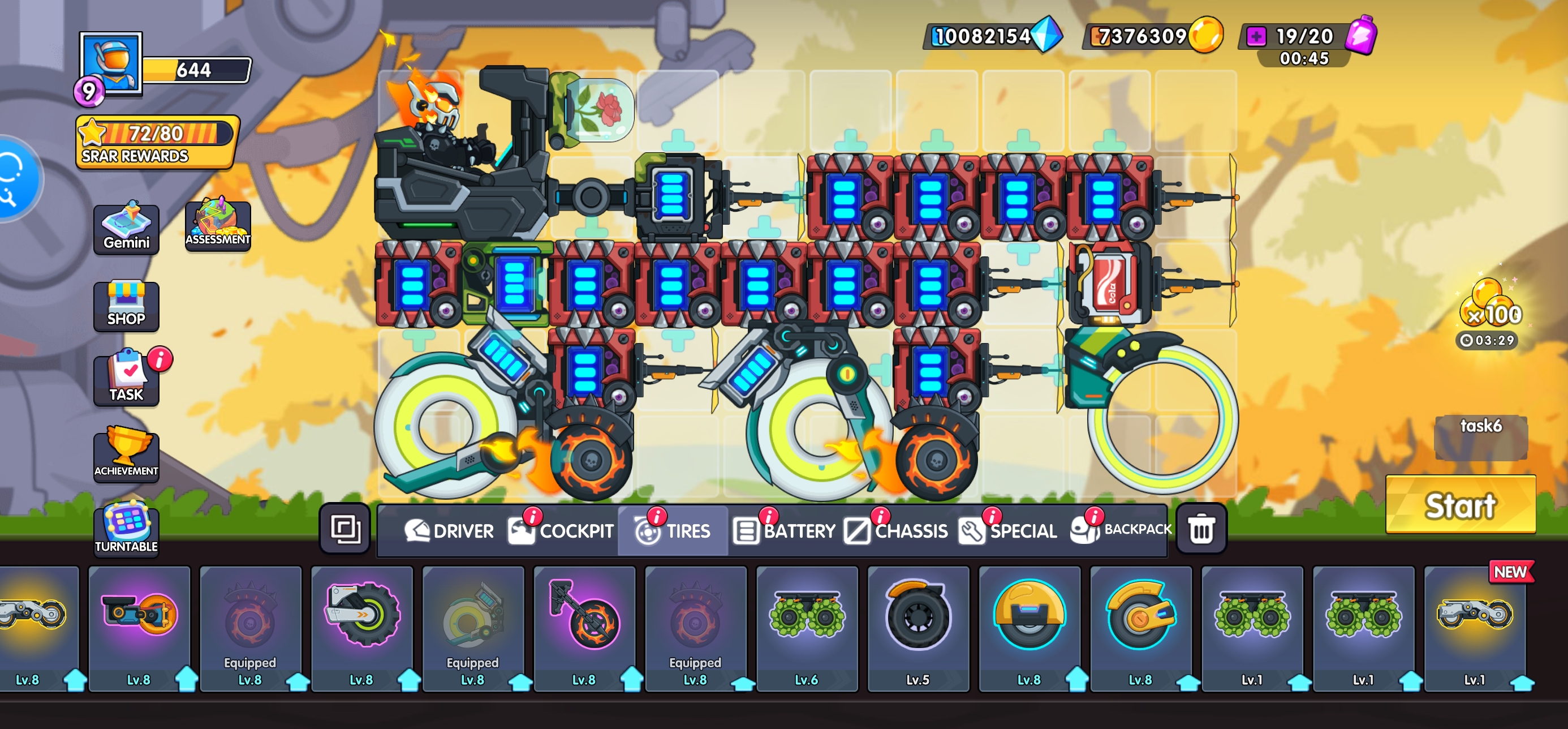The height and width of the screenshot is (729, 1568).
Task: Open the Gemini menu
Action: point(126,229)
